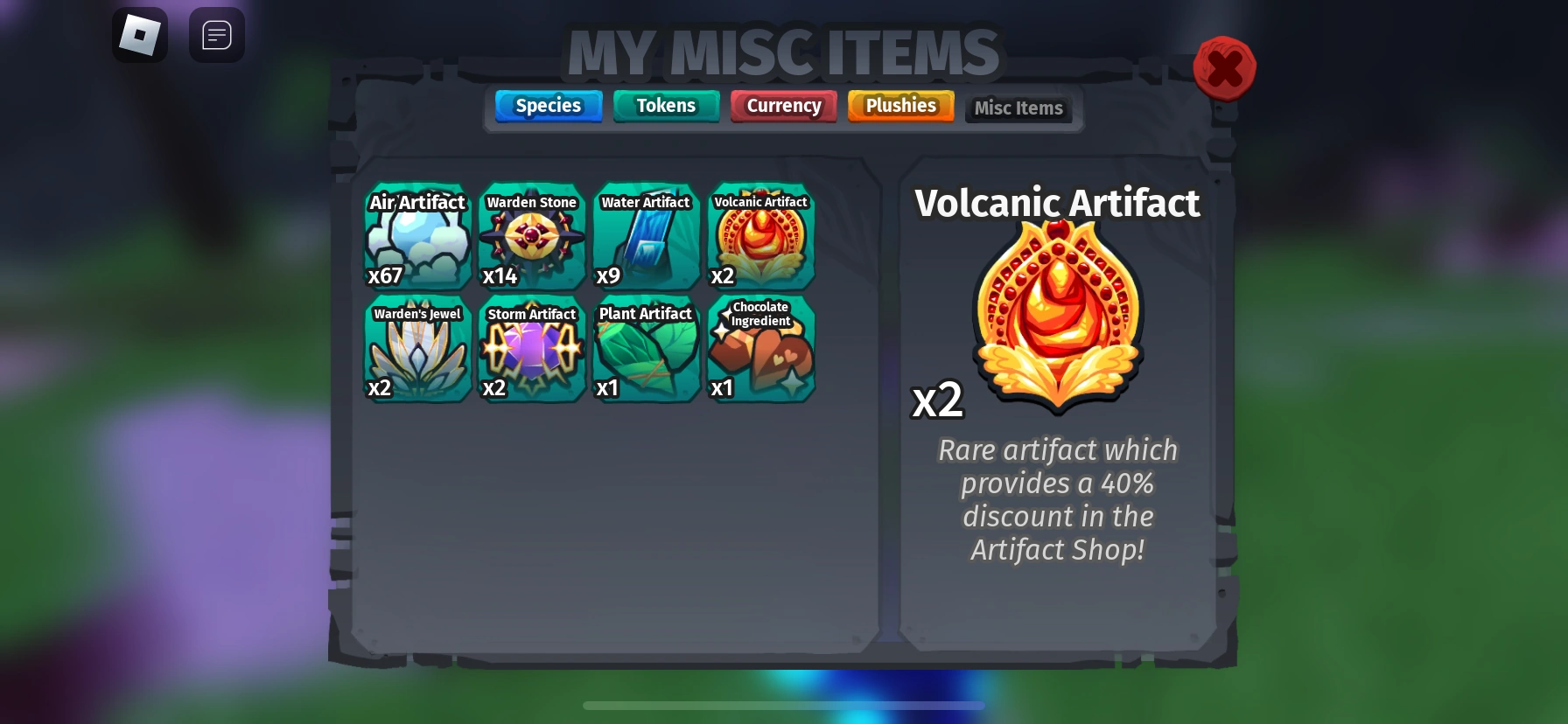Screen dimensions: 1568x724
Task: Dismiss the My Misc Items window
Action: (1225, 67)
